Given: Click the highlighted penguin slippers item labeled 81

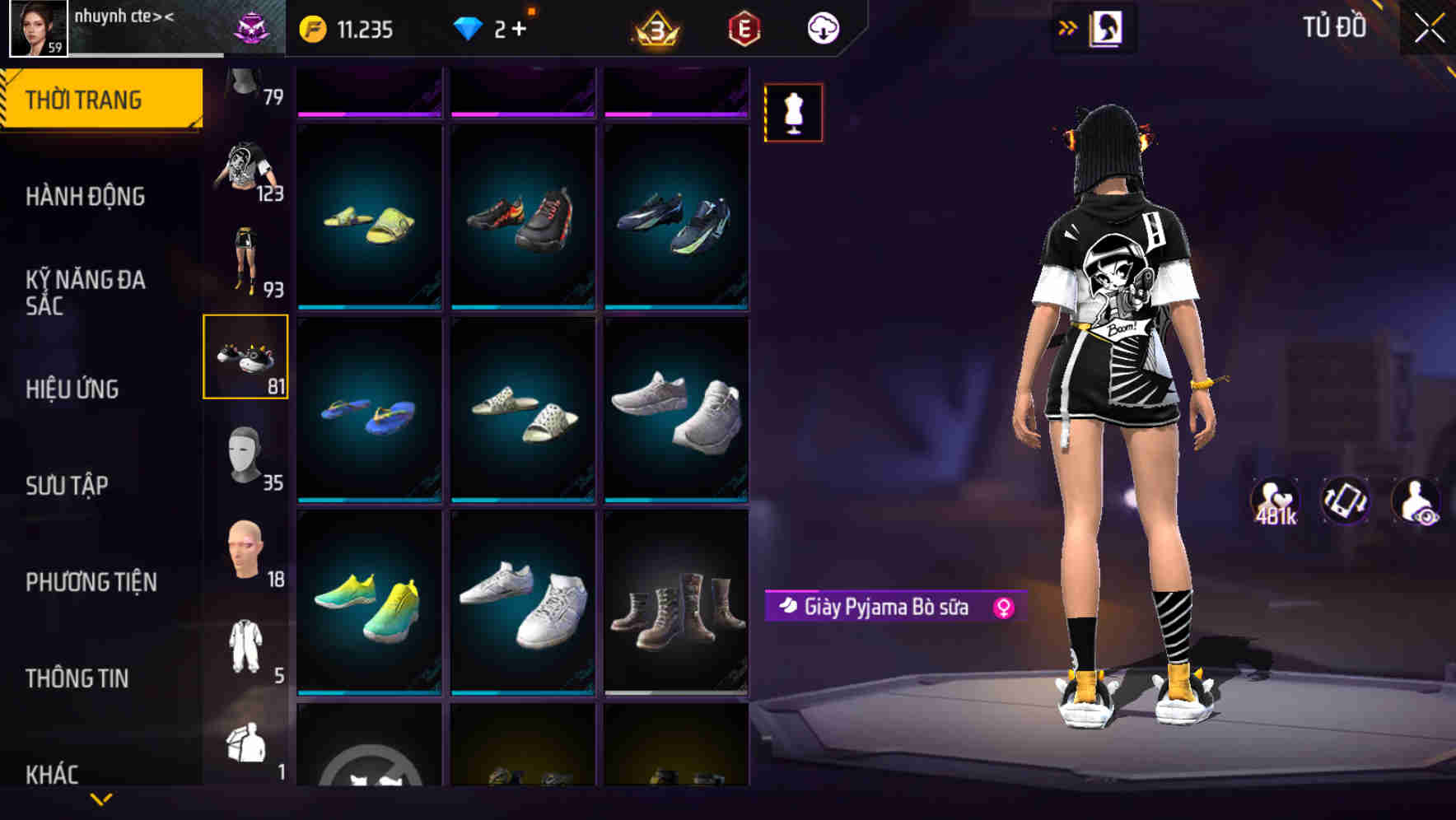Looking at the screenshot, I should coord(246,357).
